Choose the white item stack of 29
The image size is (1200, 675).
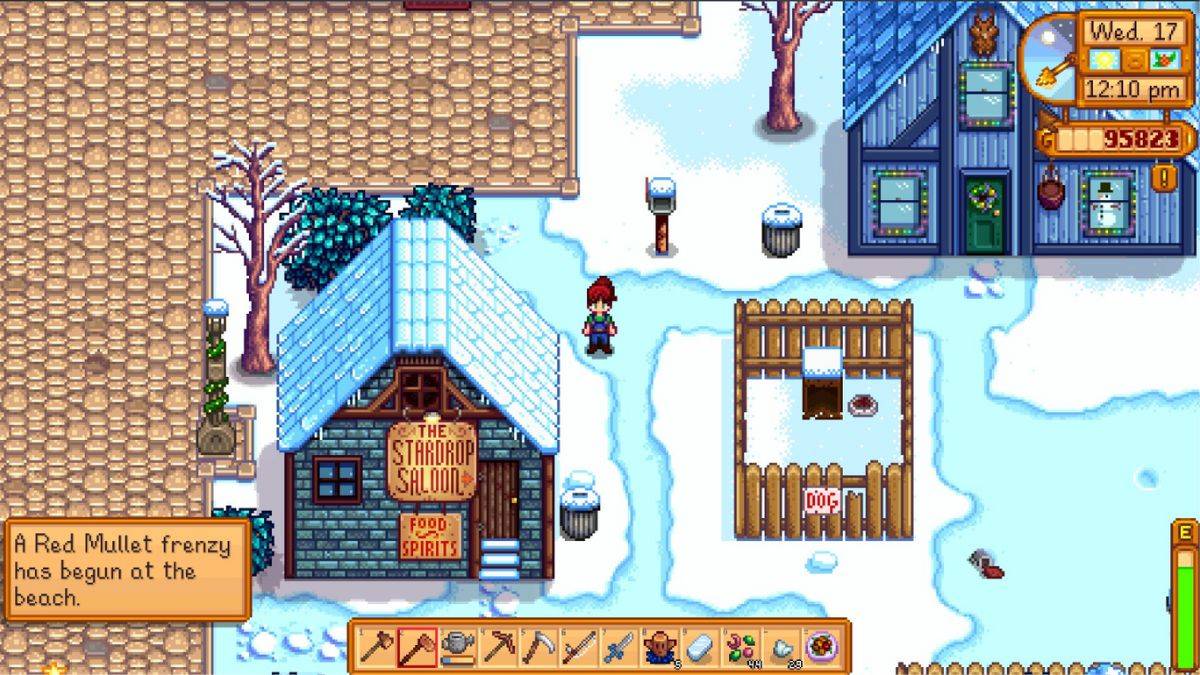tap(781, 647)
